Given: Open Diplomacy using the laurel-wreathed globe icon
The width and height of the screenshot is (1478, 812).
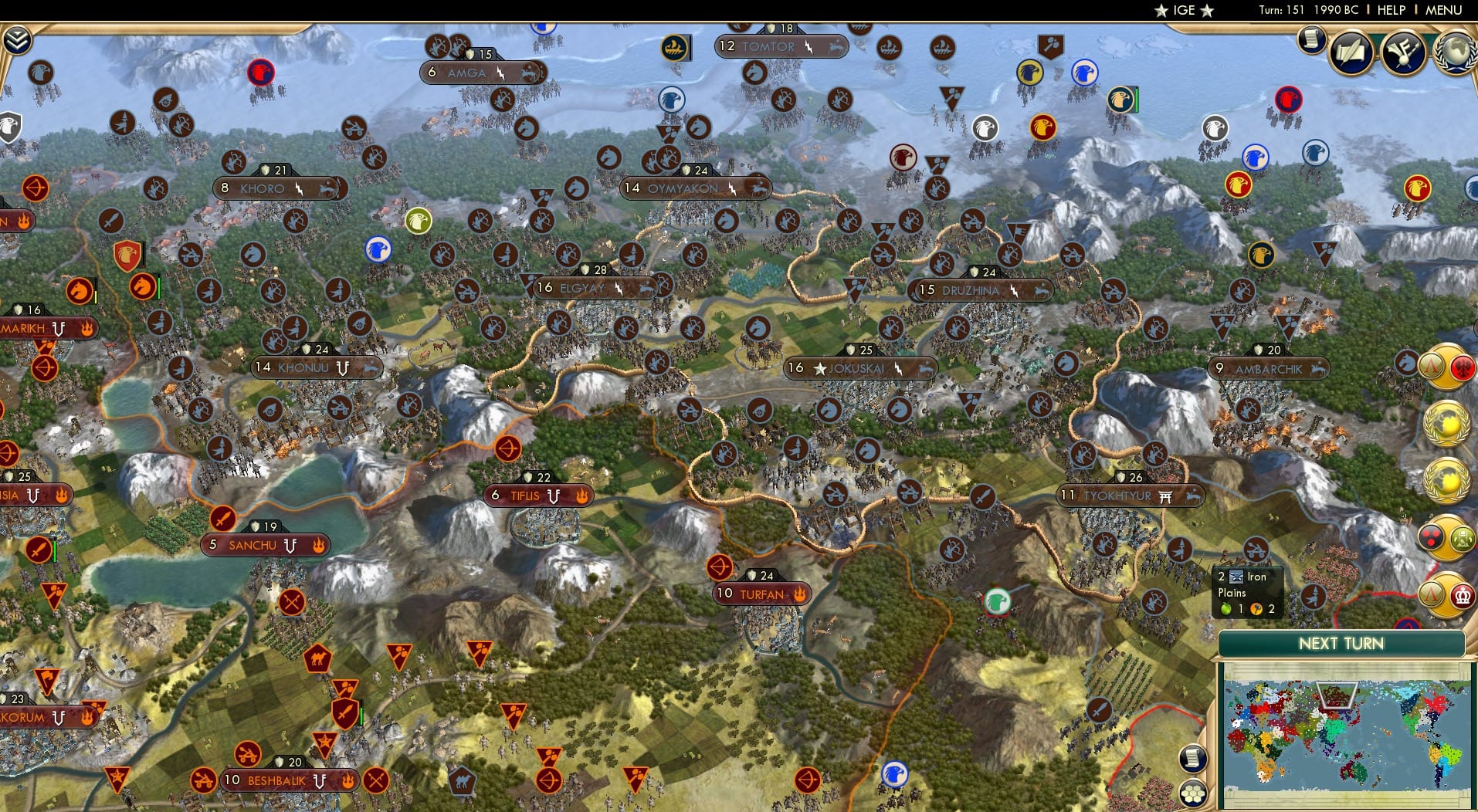Looking at the screenshot, I should click(1456, 52).
